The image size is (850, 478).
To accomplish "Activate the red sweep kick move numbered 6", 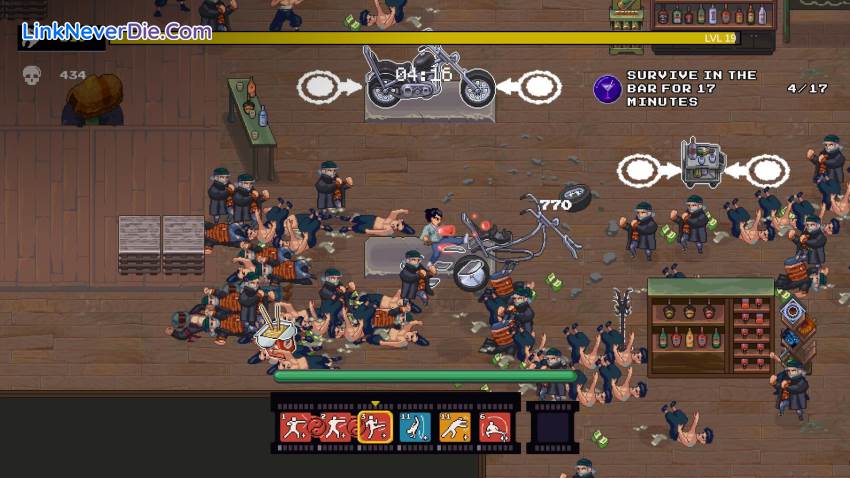I will [x=494, y=428].
